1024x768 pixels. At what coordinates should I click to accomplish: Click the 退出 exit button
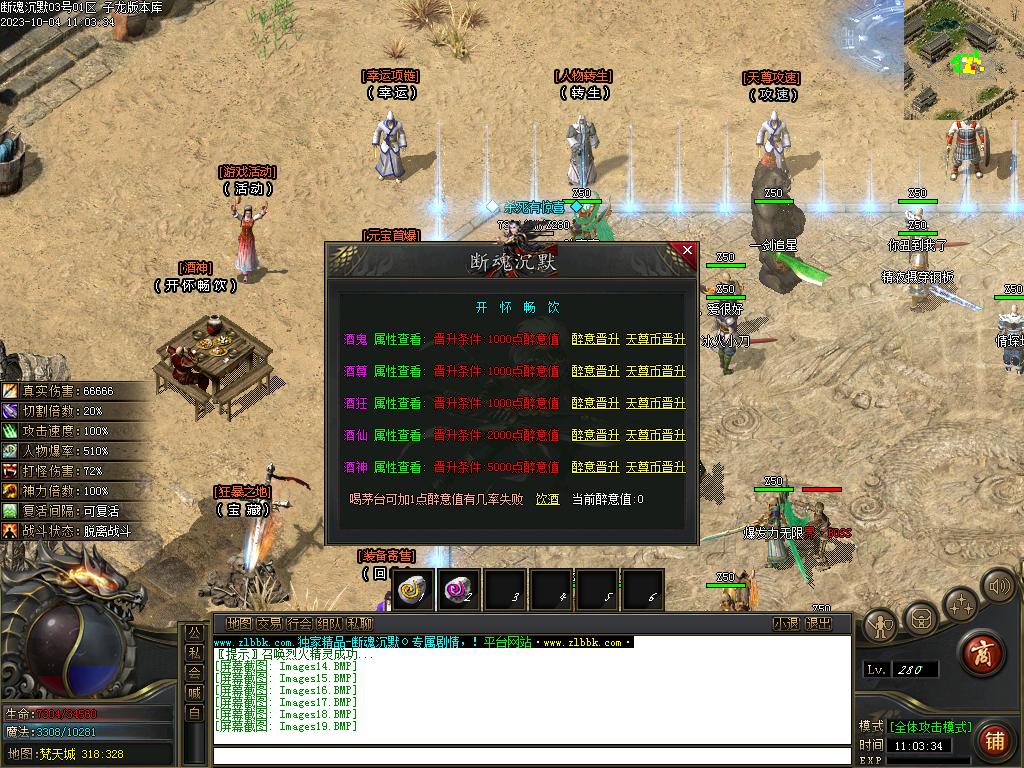click(818, 623)
